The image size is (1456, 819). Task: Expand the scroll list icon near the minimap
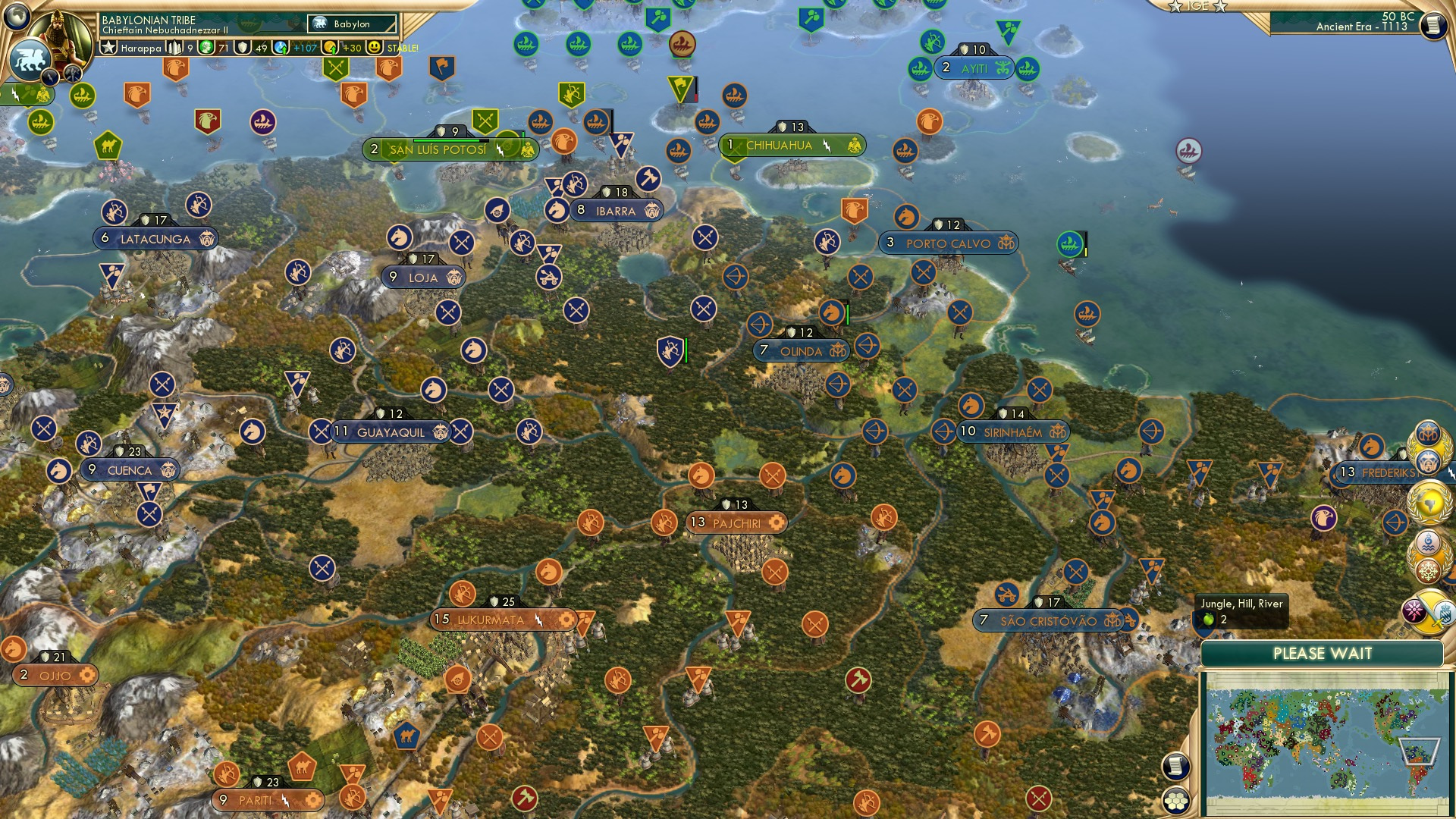(x=1175, y=767)
